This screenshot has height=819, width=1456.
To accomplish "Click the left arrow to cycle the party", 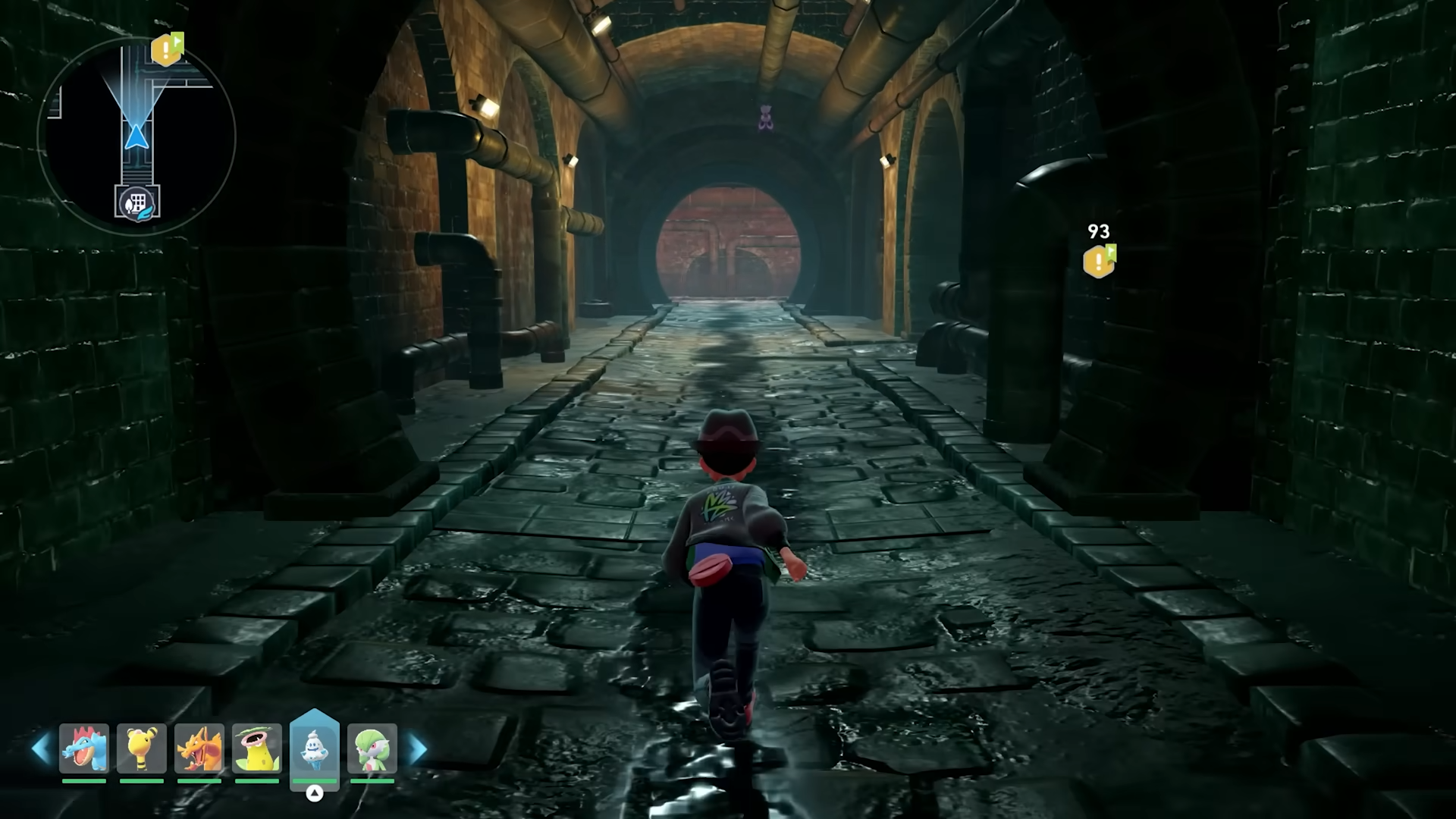I will pyautogui.click(x=40, y=748).
